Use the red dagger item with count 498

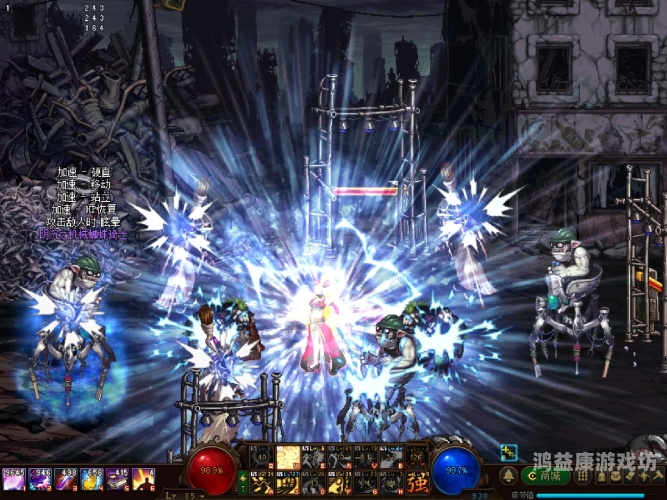pyautogui.click(x=67, y=480)
